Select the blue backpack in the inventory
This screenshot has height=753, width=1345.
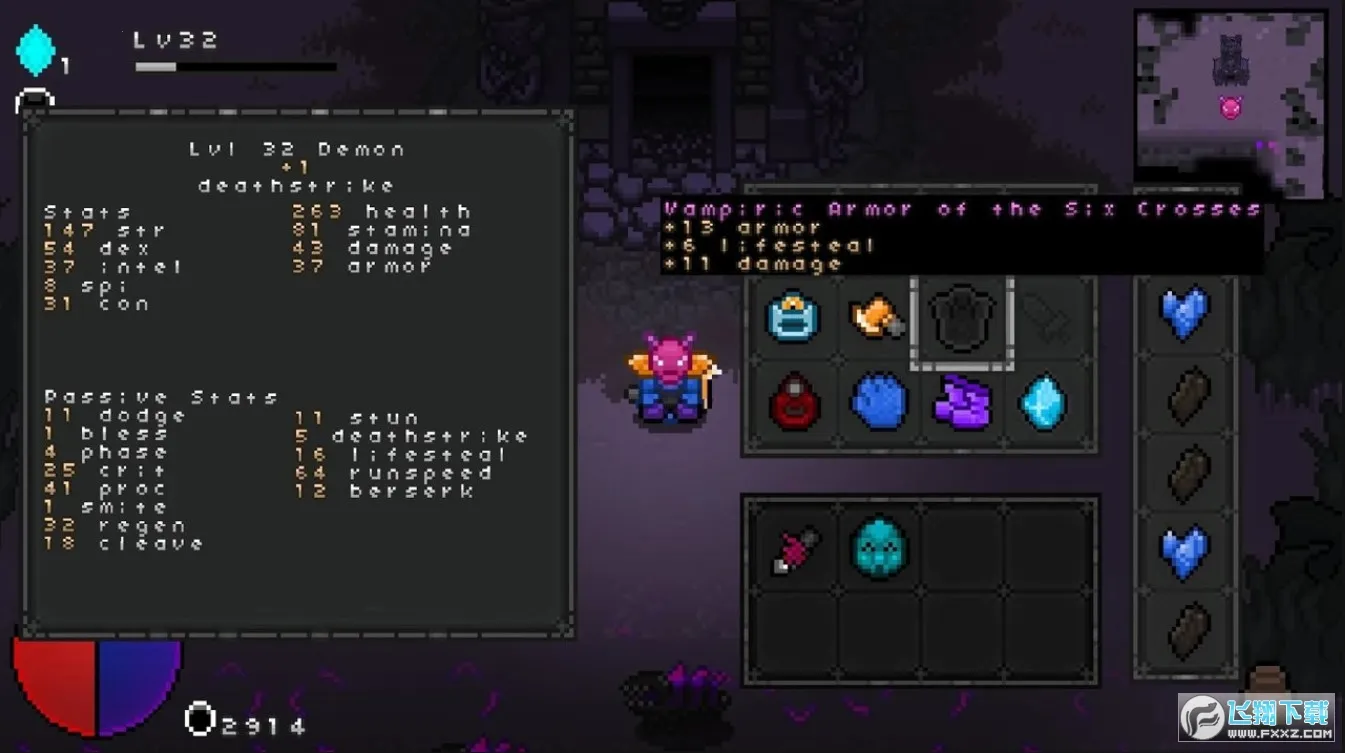[x=794, y=320]
